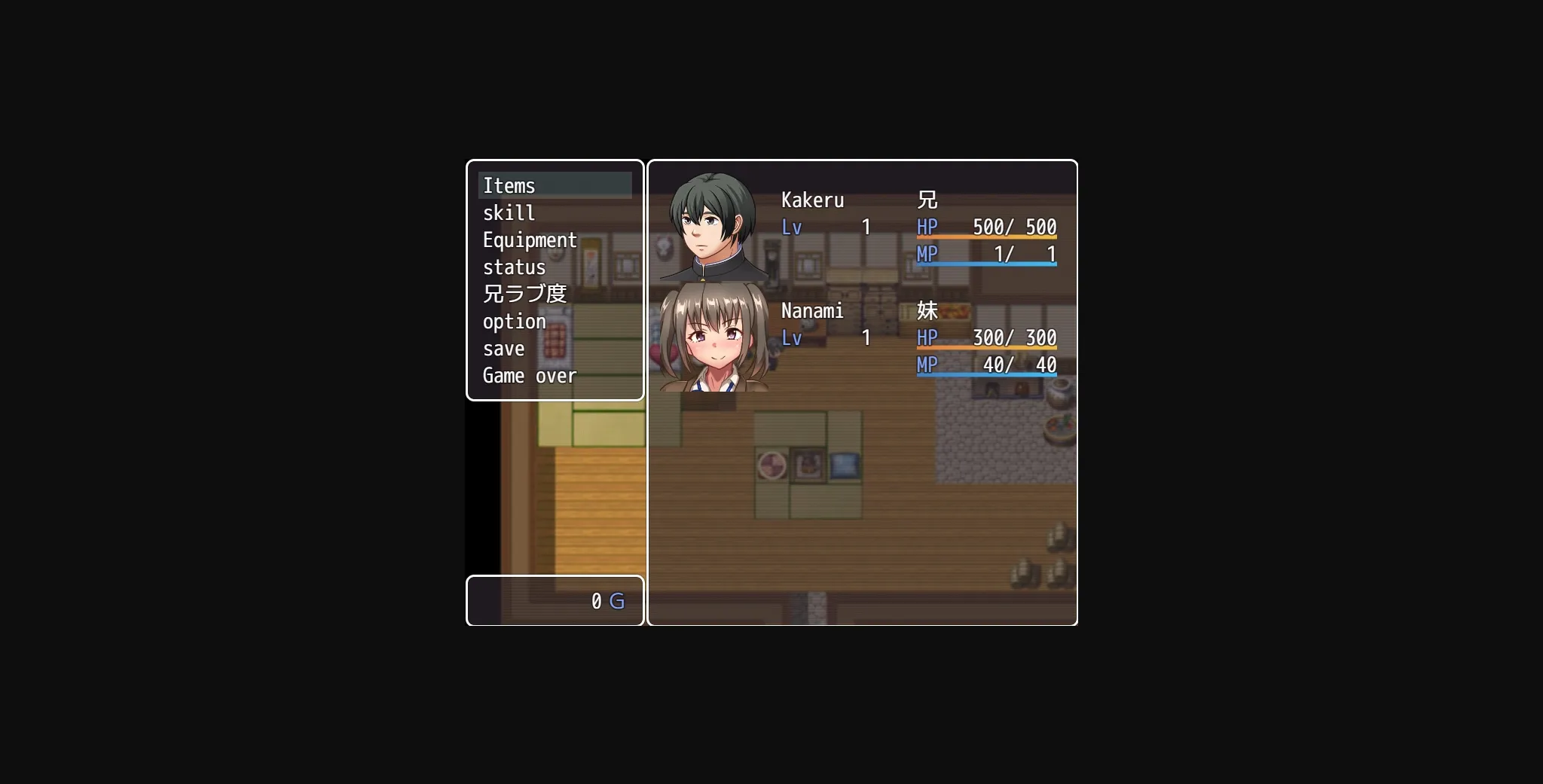Click the 妹 label beside Nanami

coord(925,310)
